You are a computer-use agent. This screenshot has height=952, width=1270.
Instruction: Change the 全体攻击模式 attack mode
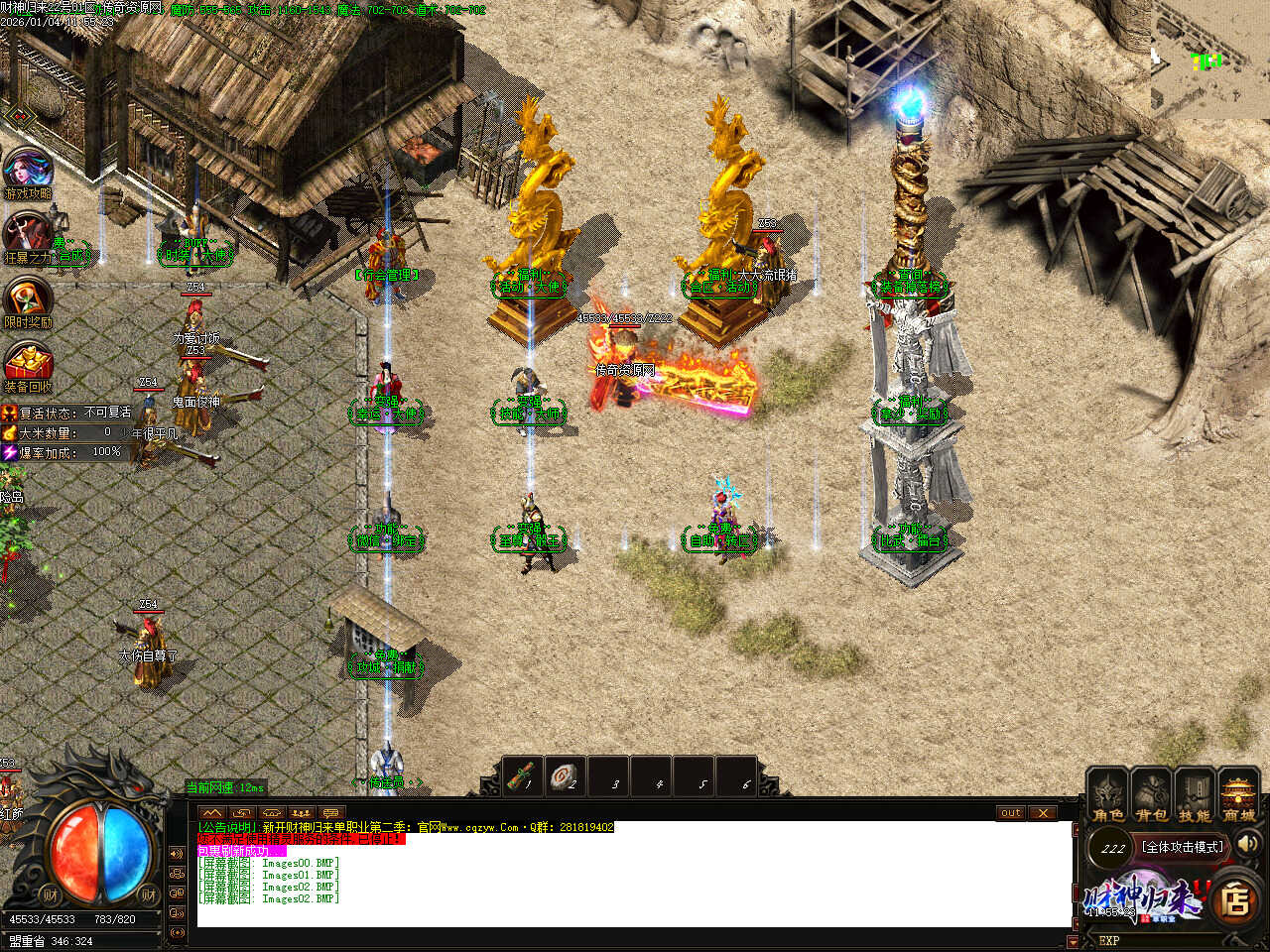tap(1183, 847)
